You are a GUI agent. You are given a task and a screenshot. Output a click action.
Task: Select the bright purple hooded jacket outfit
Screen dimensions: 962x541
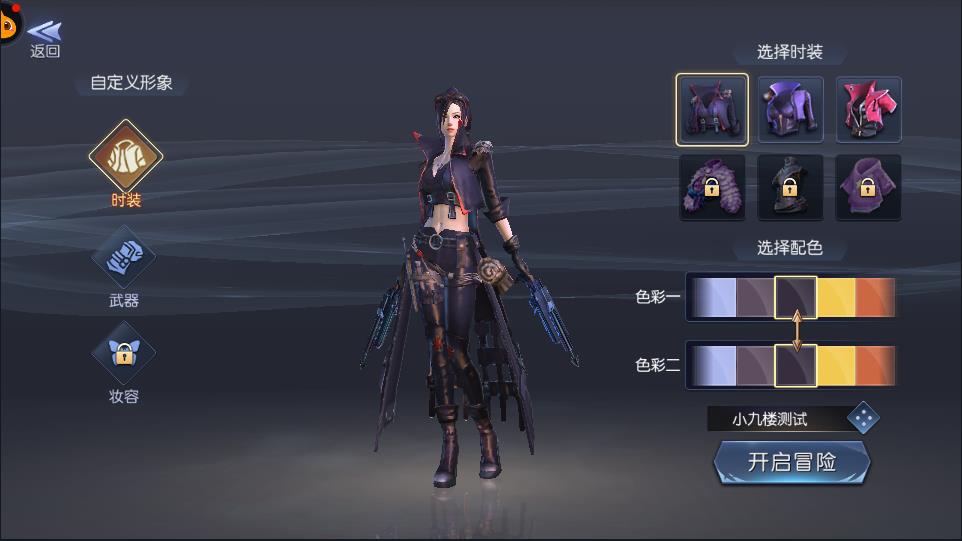pyautogui.click(x=790, y=110)
